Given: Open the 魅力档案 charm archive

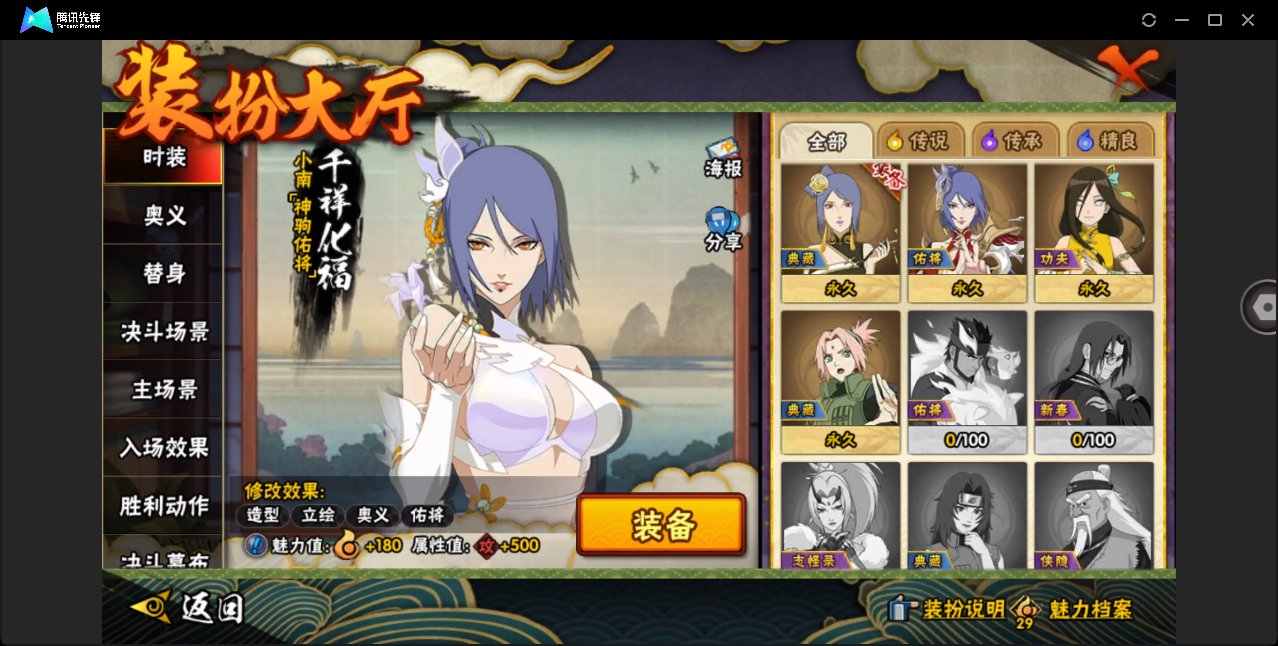Looking at the screenshot, I should coord(1076,609).
